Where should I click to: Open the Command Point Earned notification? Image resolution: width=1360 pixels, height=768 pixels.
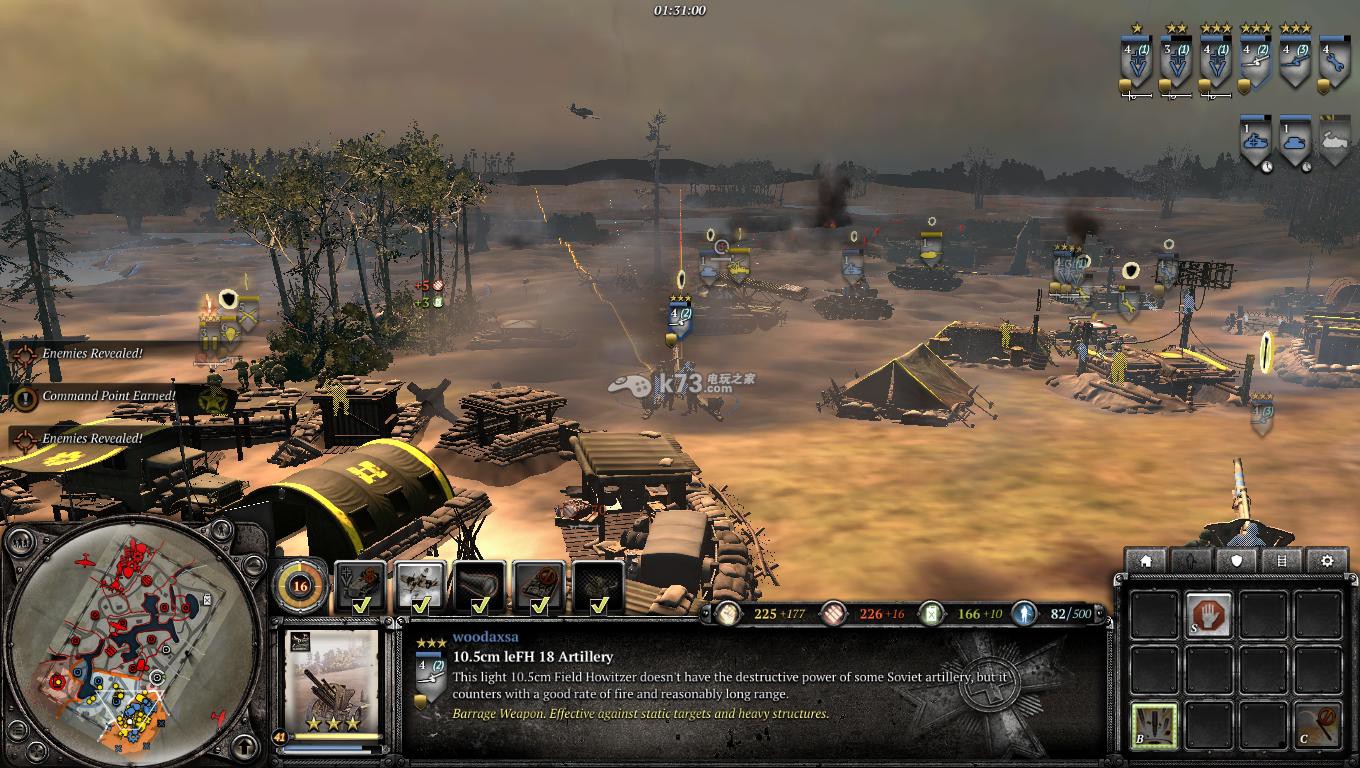coord(95,396)
